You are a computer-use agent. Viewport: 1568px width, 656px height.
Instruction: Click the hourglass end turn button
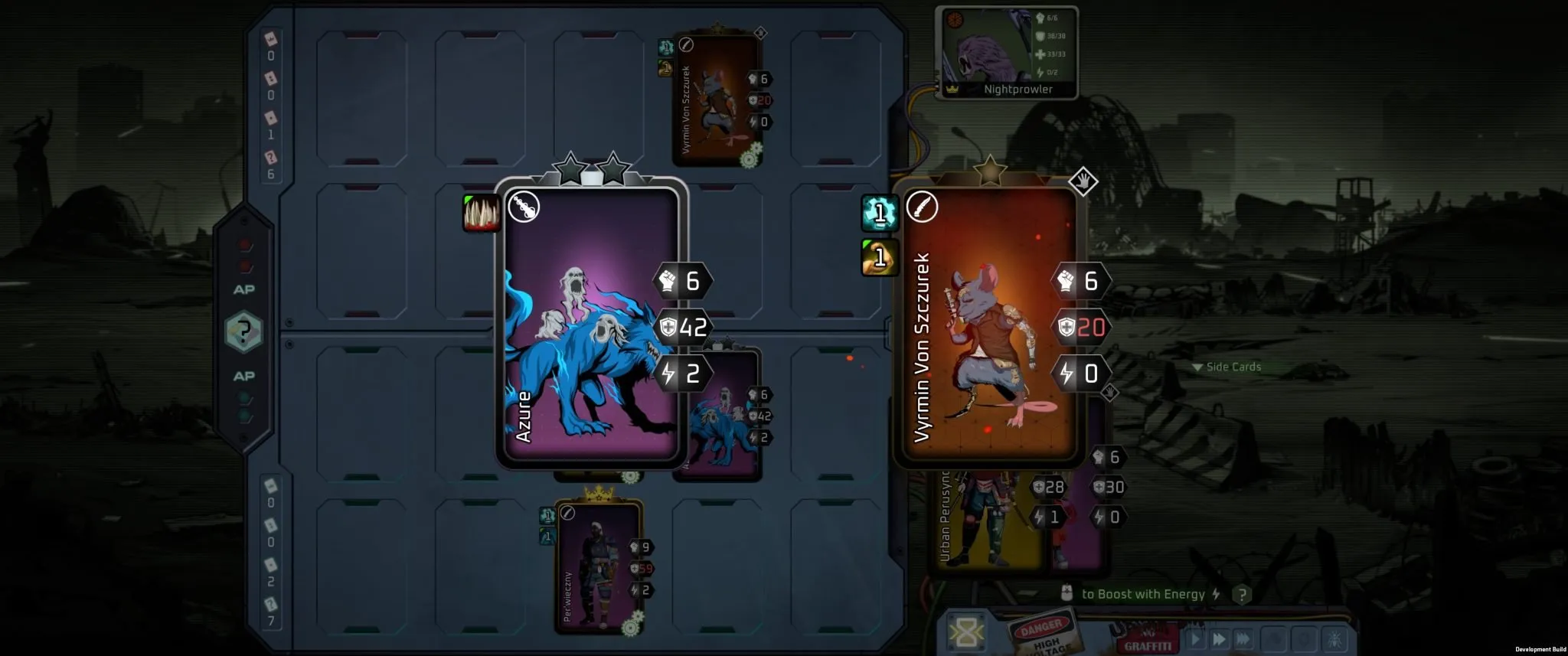[x=965, y=633]
